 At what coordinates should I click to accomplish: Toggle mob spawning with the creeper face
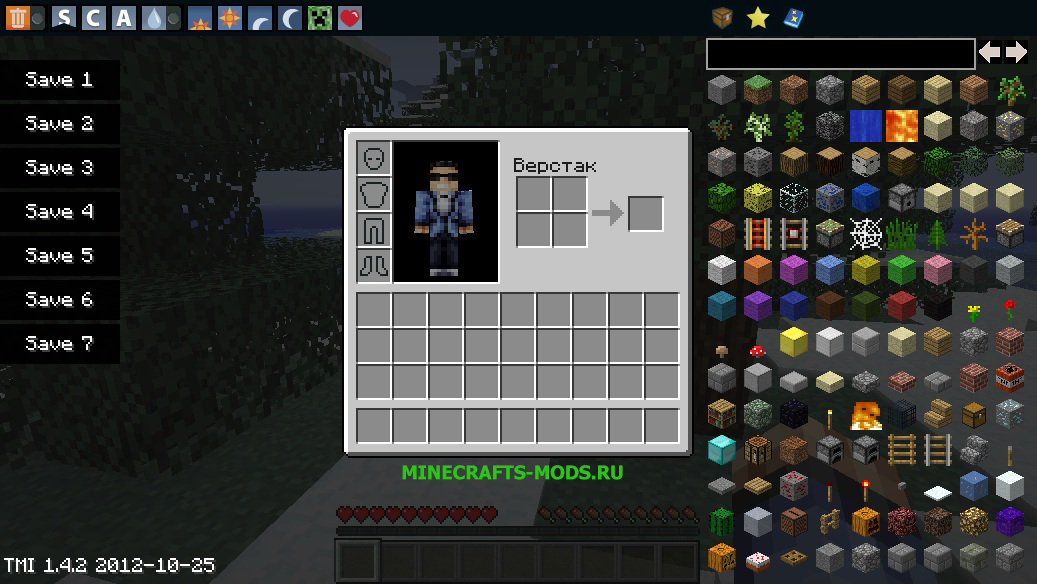[x=320, y=17]
